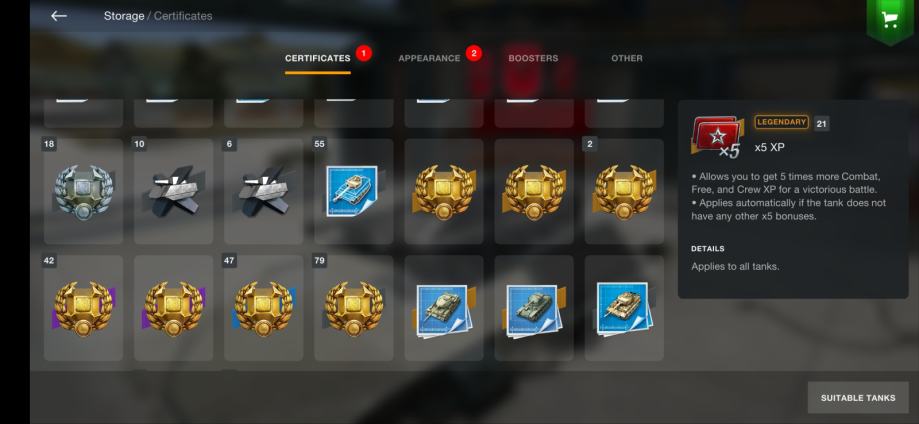Choose the gold medal certificate with count 47

263,307
